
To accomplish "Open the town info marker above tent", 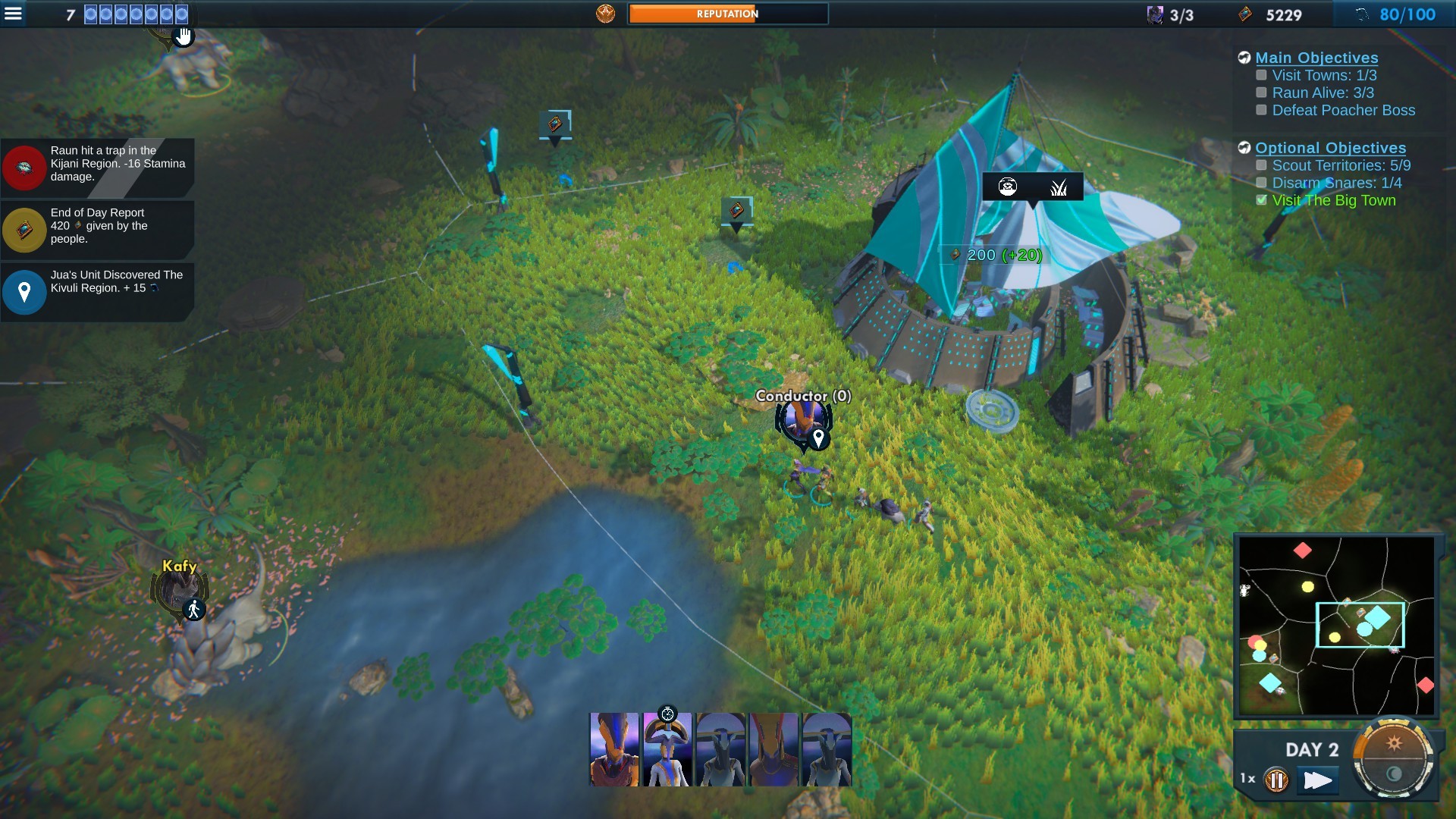I will click(x=1032, y=187).
